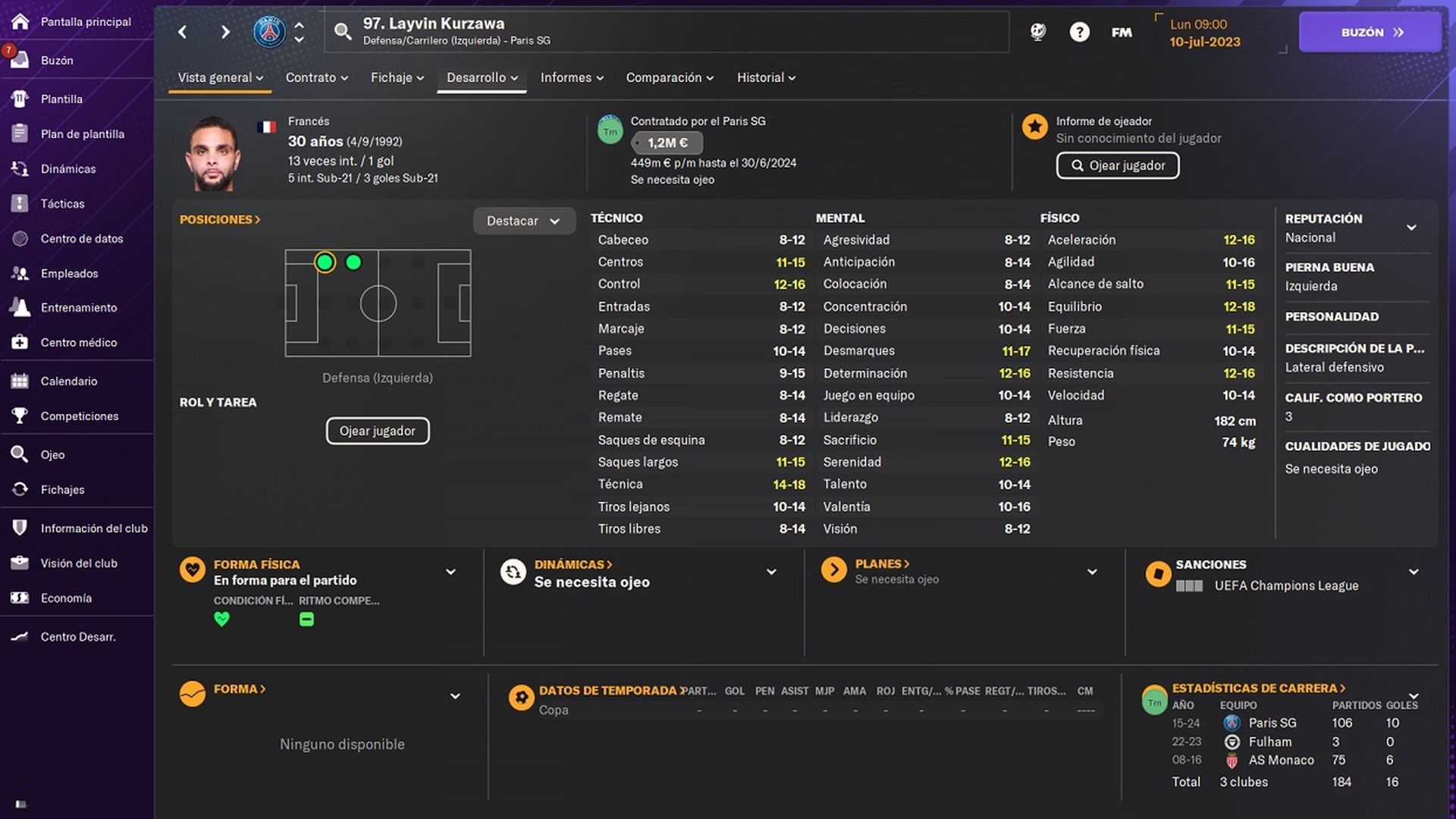Open the Buzón inbox button
Image resolution: width=1456 pixels, height=819 pixels.
pos(1370,32)
